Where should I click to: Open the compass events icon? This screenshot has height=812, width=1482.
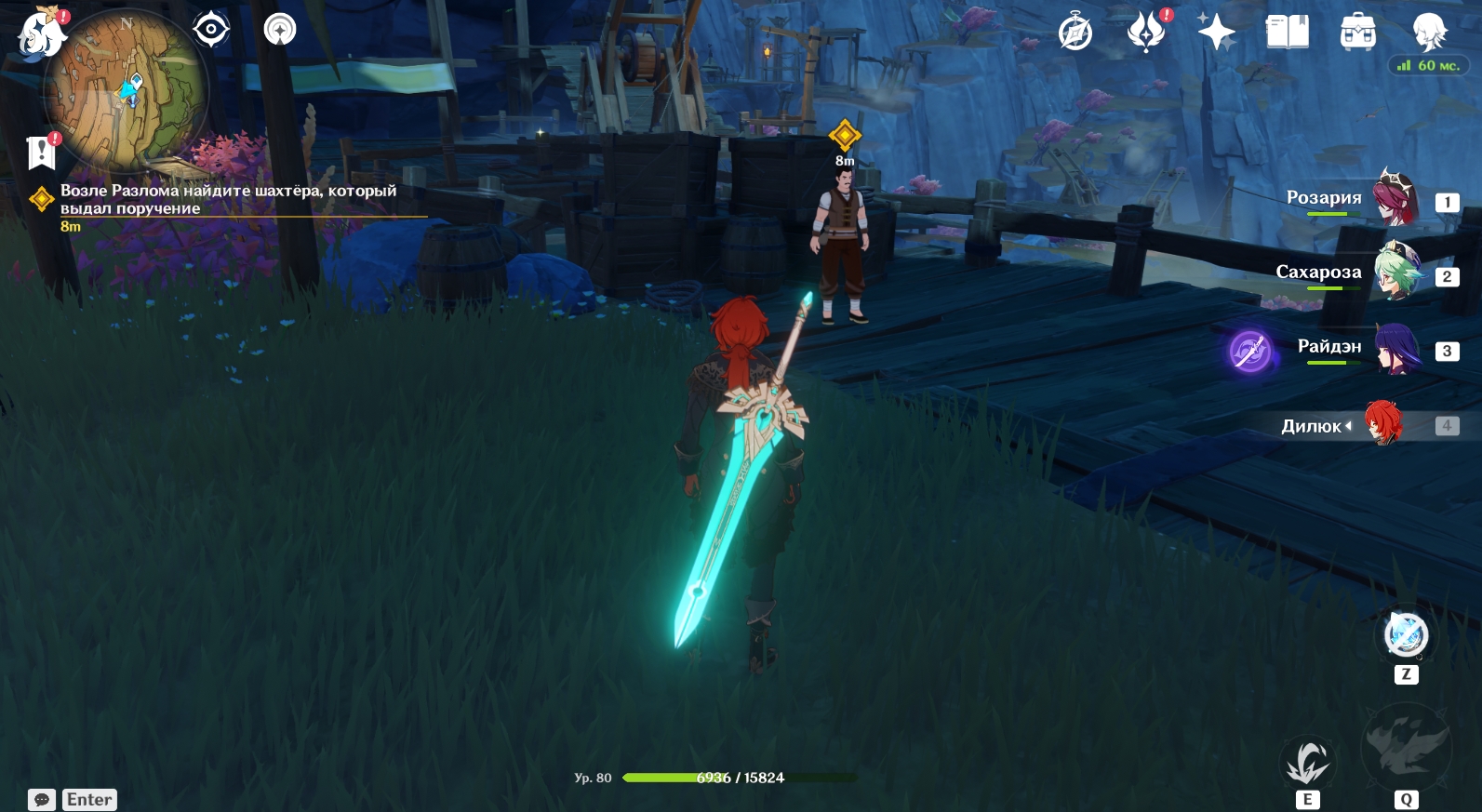coord(1075,33)
